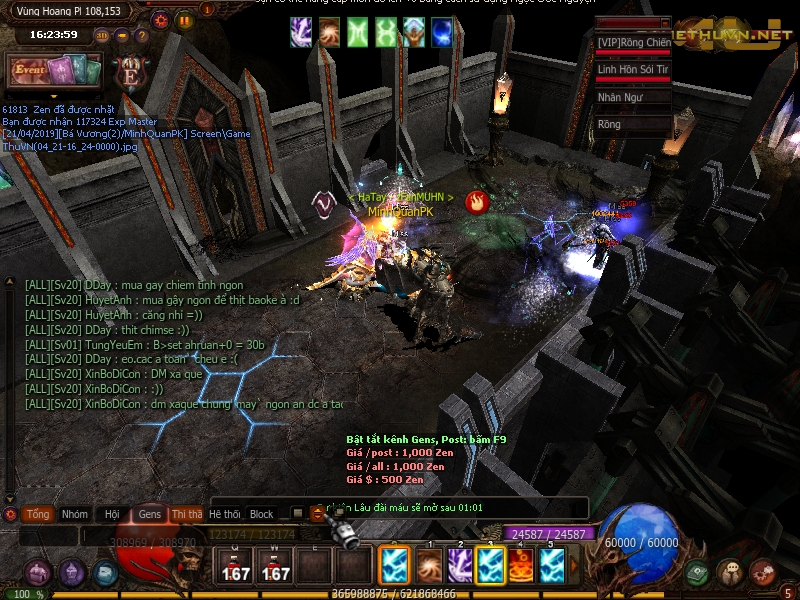Select the Block chat tab
Viewport: 800px width, 600px height.
pos(262,514)
